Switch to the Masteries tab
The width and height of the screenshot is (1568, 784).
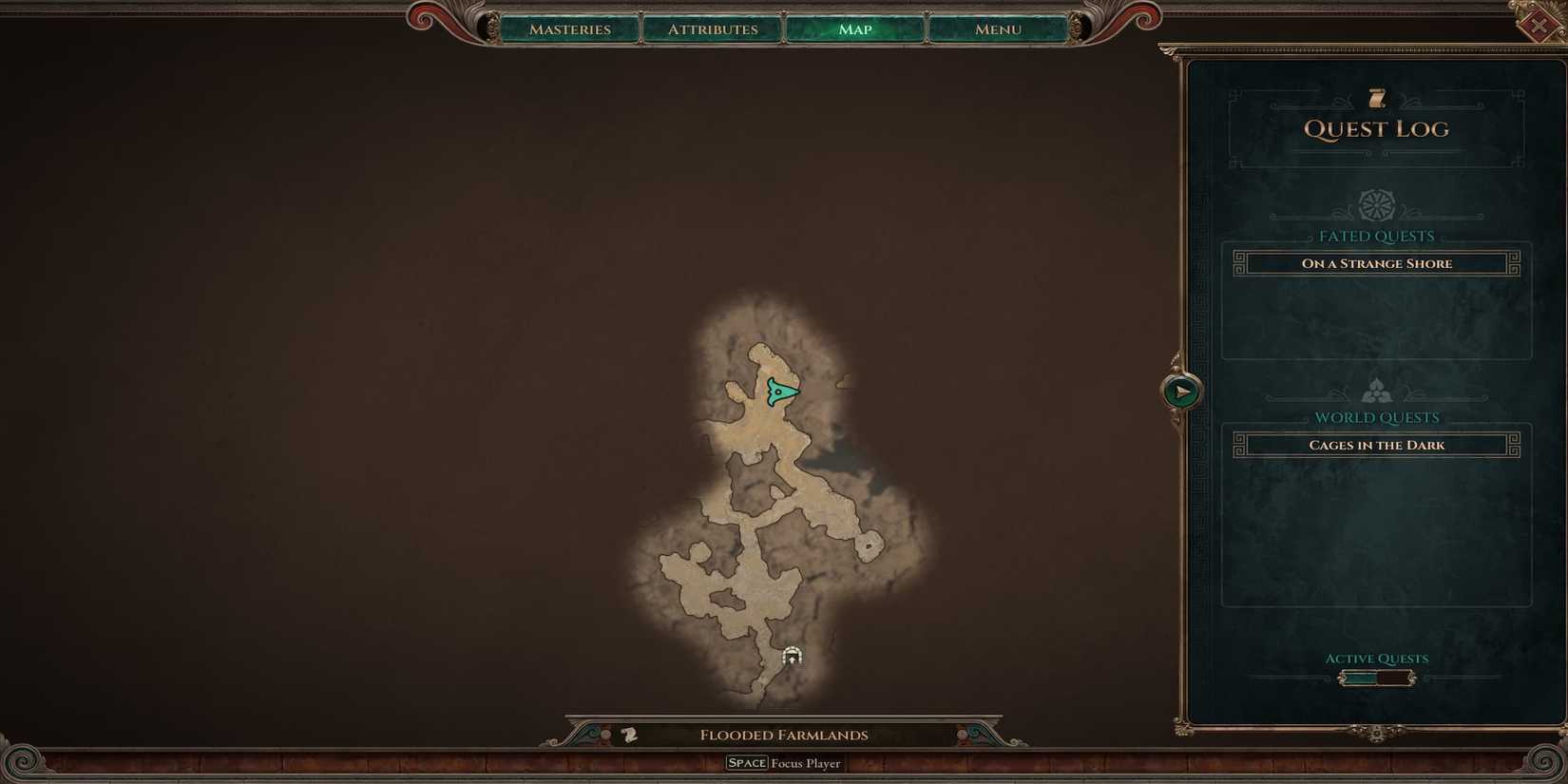tap(570, 29)
